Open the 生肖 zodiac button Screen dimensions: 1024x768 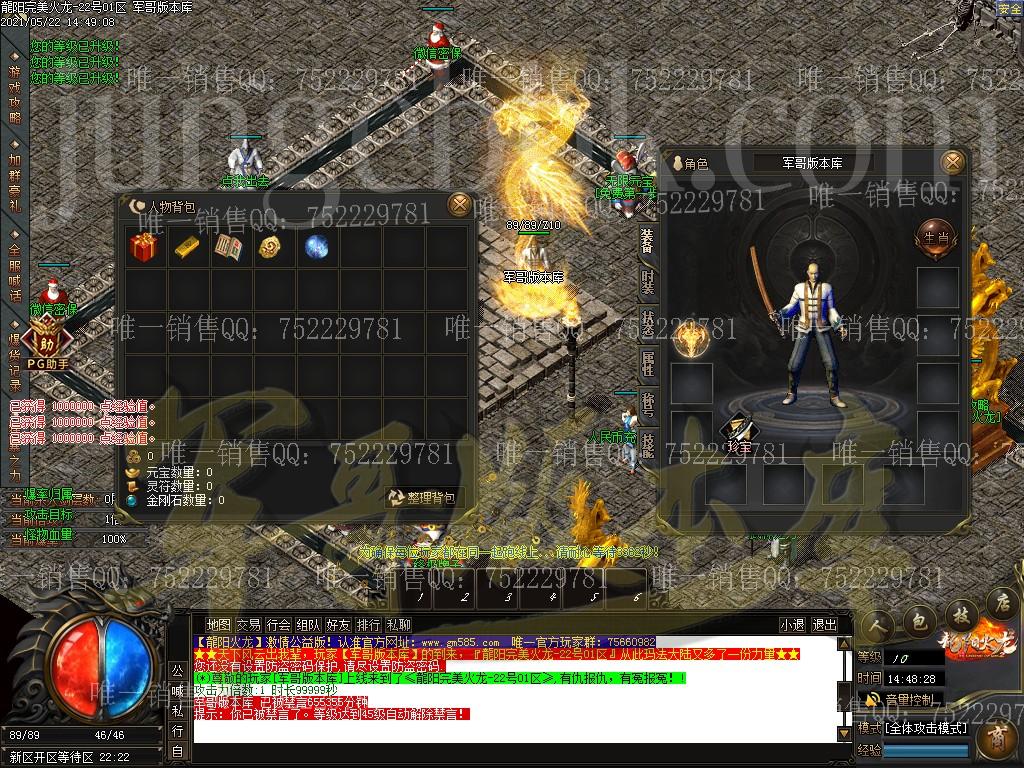[933, 236]
